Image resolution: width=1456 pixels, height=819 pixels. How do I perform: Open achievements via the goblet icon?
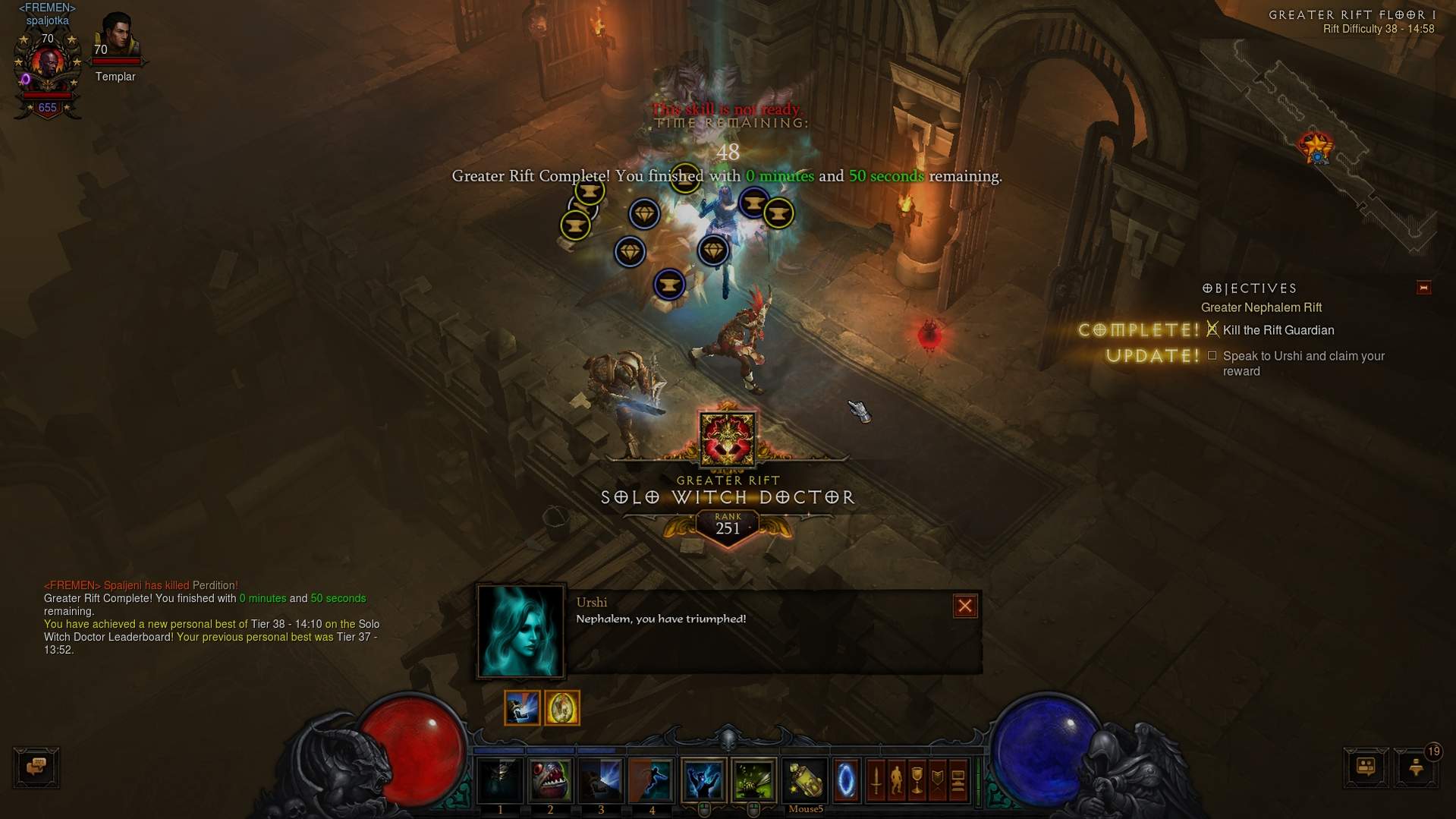917,780
